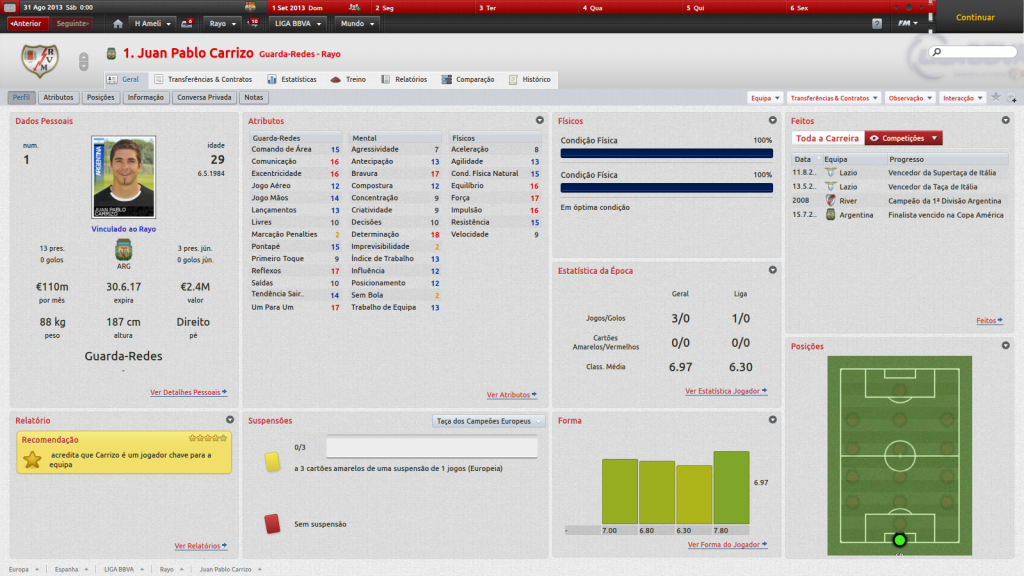Switch to the Atributos sub-tab

58,98
